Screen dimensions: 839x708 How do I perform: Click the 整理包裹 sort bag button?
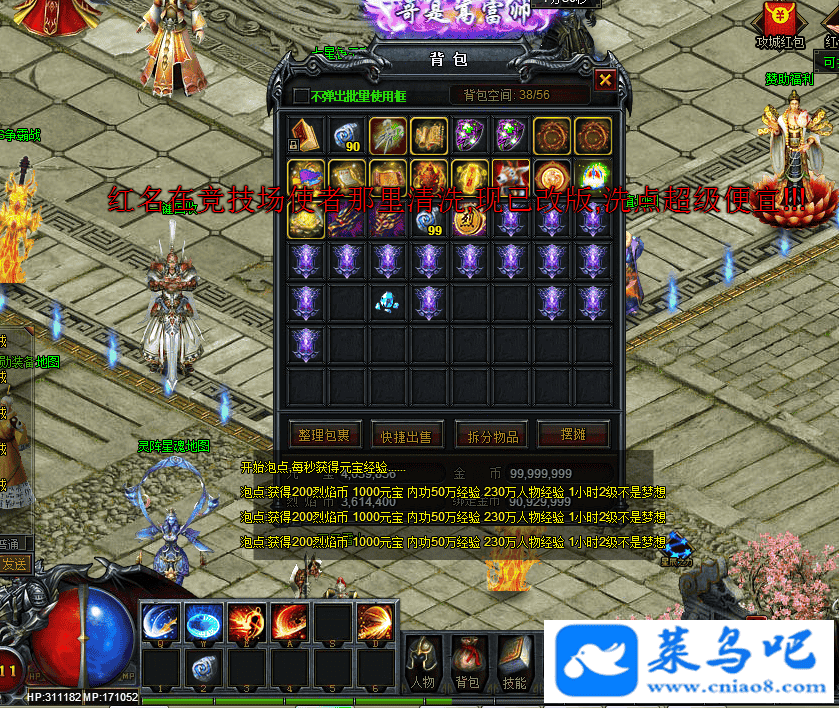[x=324, y=435]
